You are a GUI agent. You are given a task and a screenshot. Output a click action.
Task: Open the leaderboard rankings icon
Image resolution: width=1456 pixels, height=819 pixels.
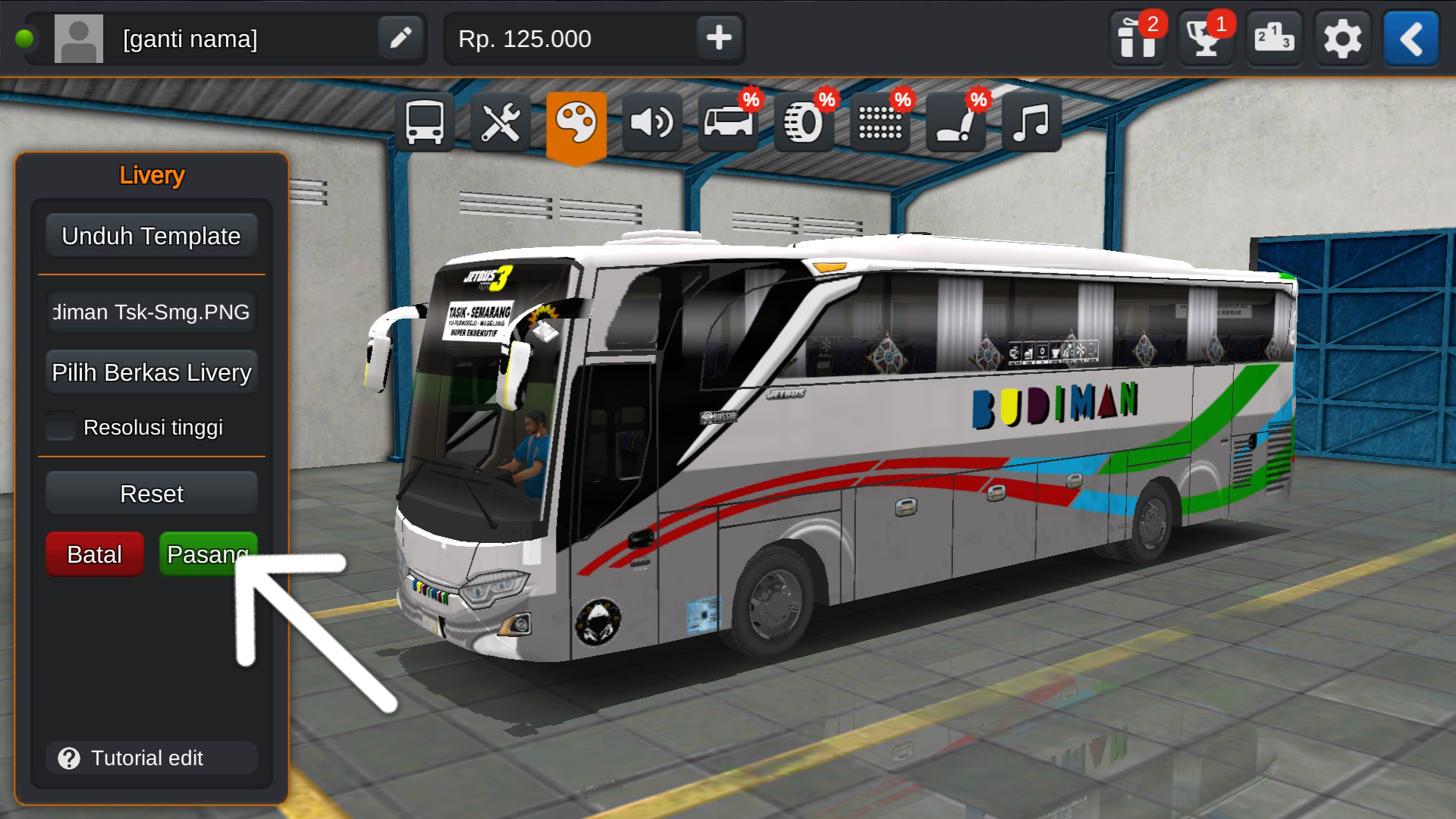pyautogui.click(x=1273, y=39)
